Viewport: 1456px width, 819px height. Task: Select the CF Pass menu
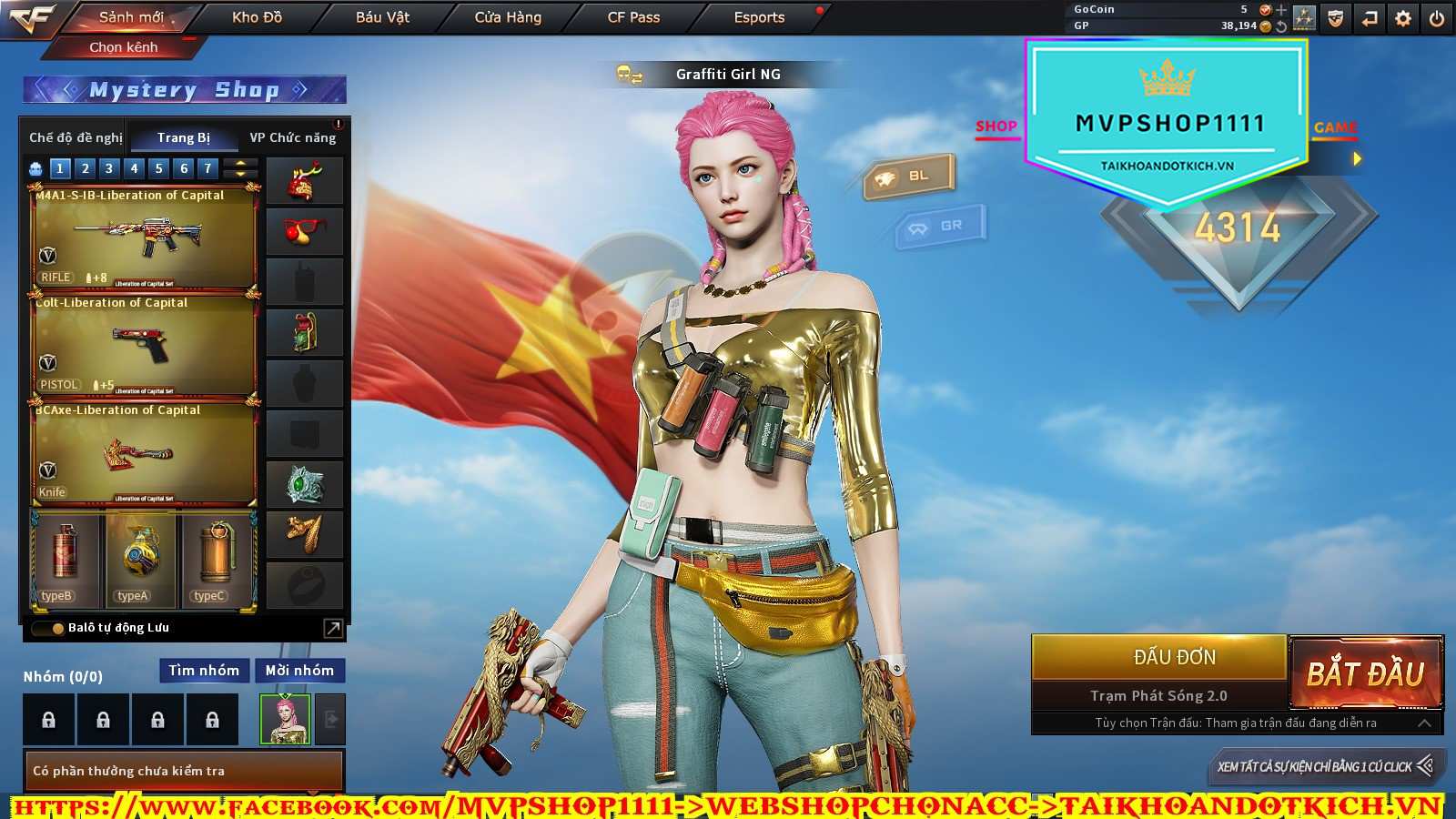(x=633, y=17)
